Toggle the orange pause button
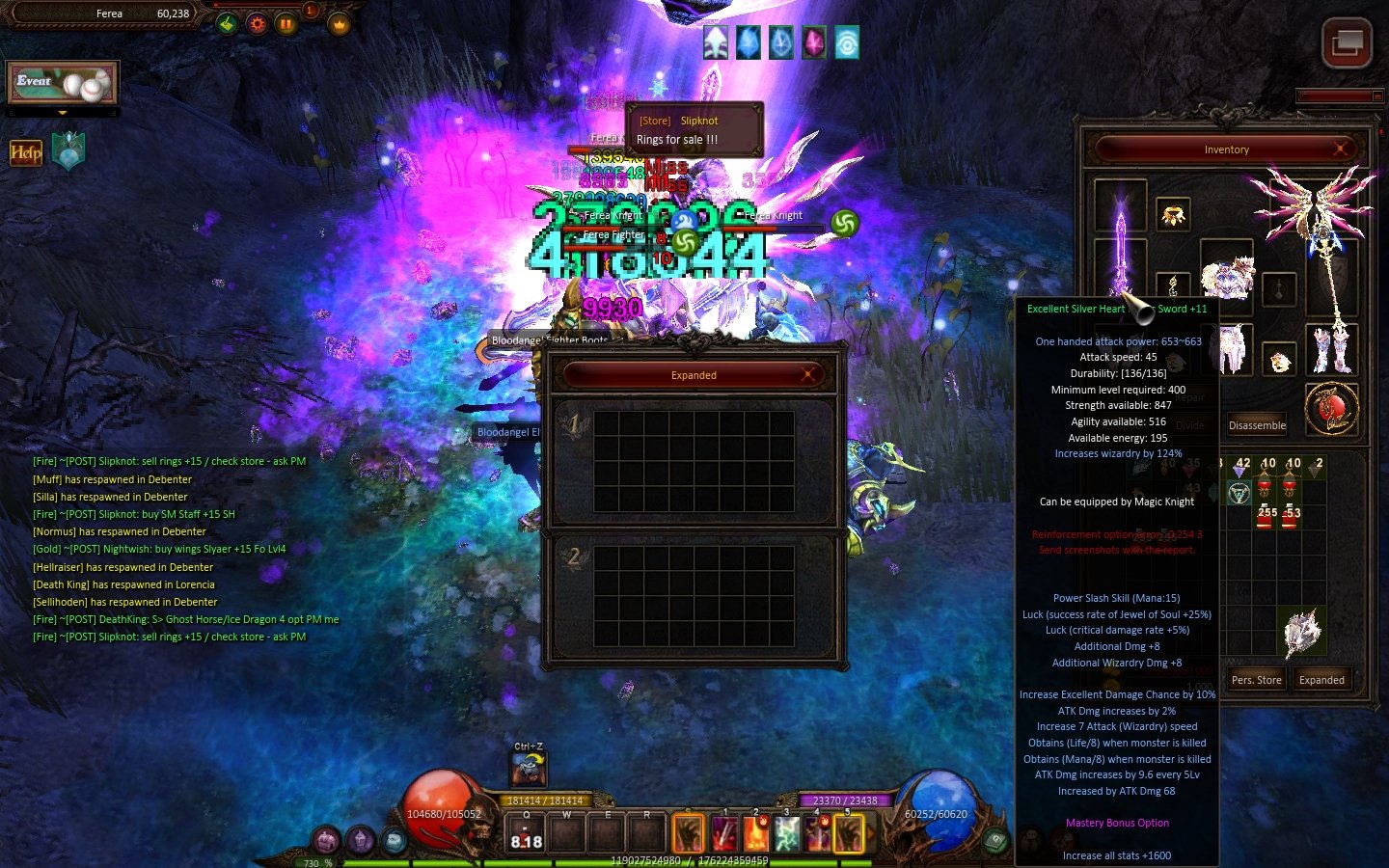Screen dimensions: 1389x868 click(286, 23)
